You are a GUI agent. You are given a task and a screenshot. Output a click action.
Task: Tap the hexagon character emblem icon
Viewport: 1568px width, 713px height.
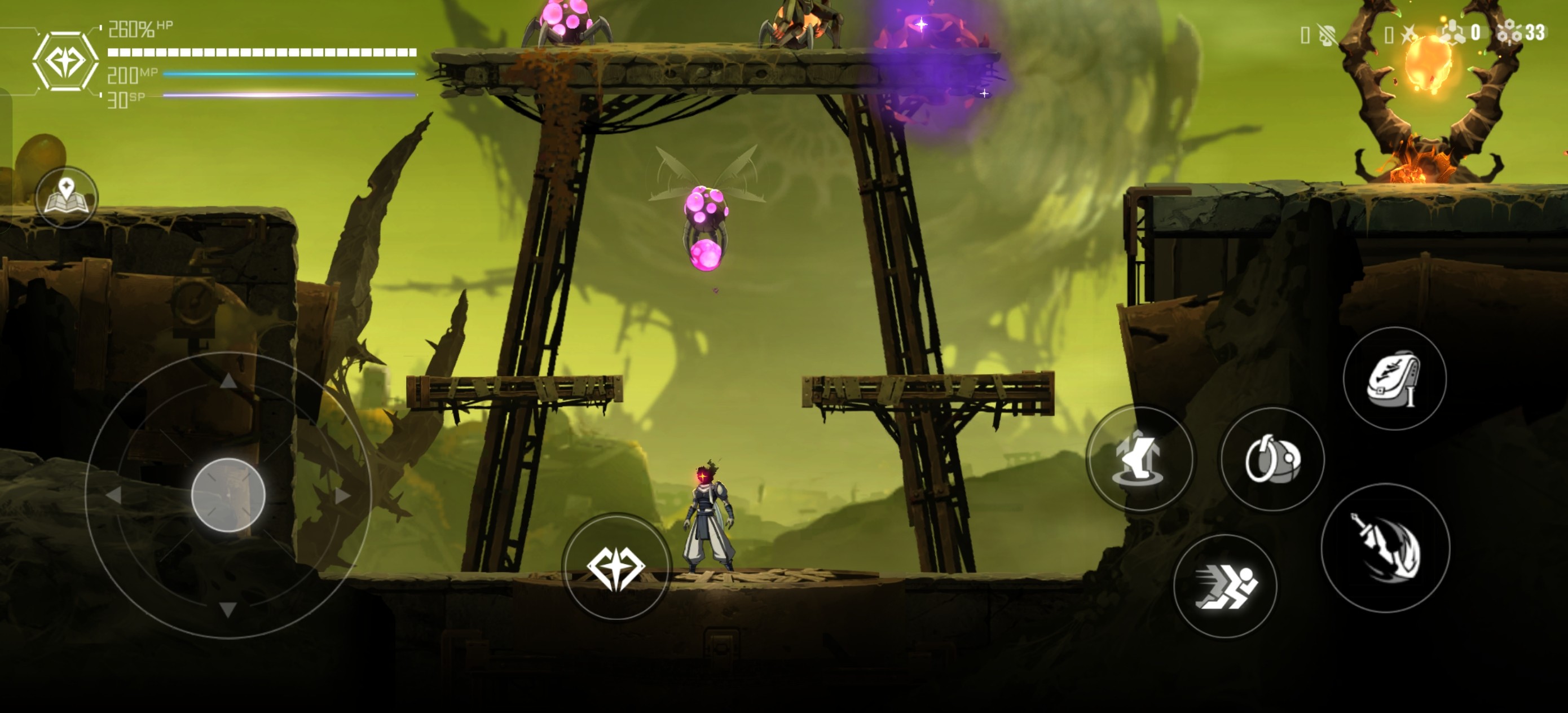click(x=65, y=61)
